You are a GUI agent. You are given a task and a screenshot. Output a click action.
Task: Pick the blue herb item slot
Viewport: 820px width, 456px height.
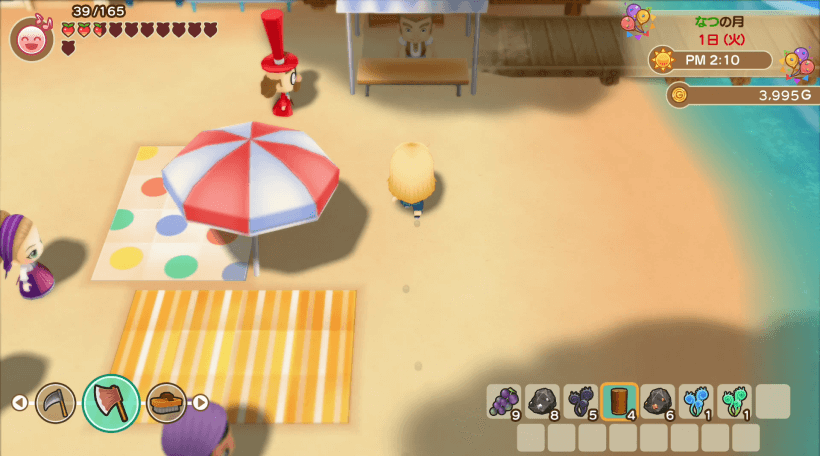[696, 401]
